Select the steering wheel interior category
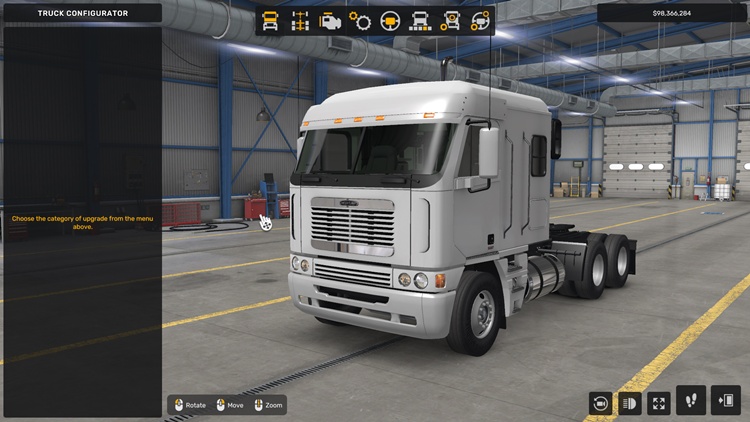750x422 pixels. [x=390, y=20]
